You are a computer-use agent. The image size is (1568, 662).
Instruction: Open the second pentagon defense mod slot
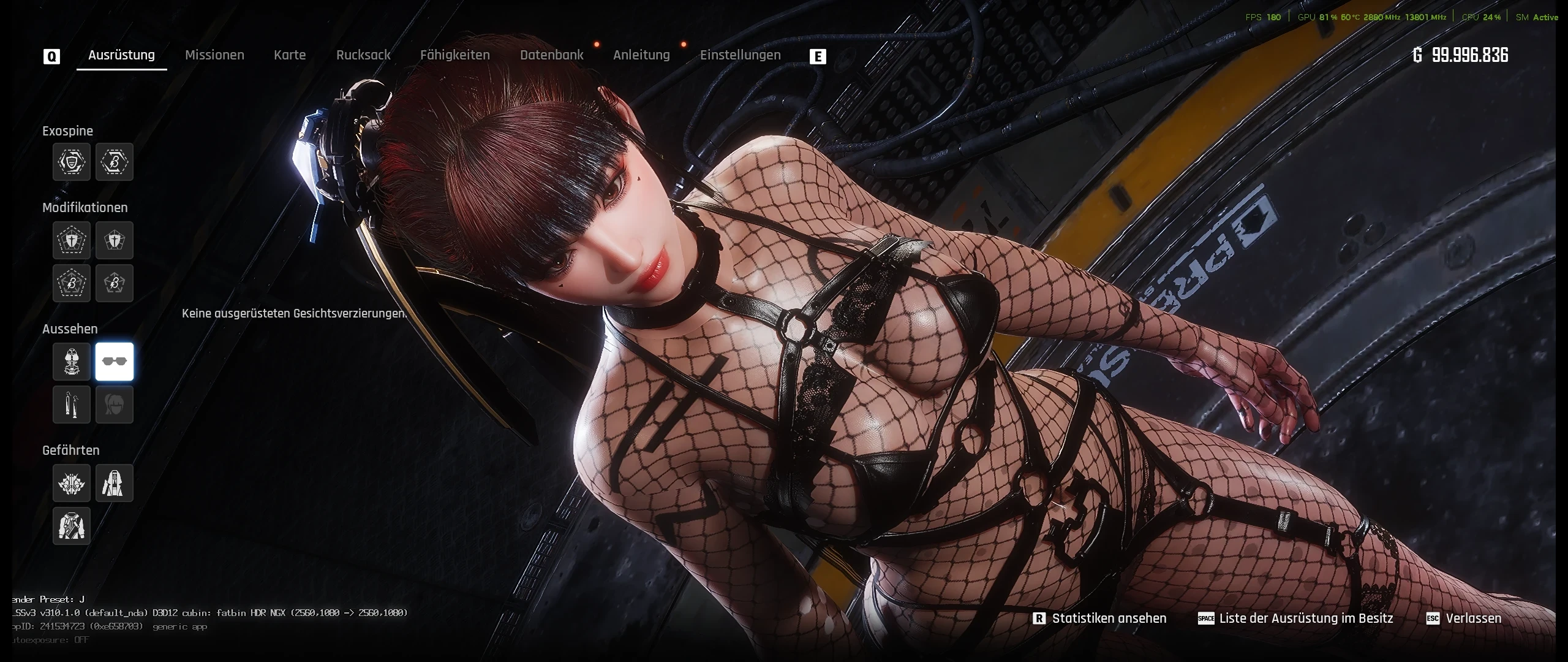coord(114,240)
